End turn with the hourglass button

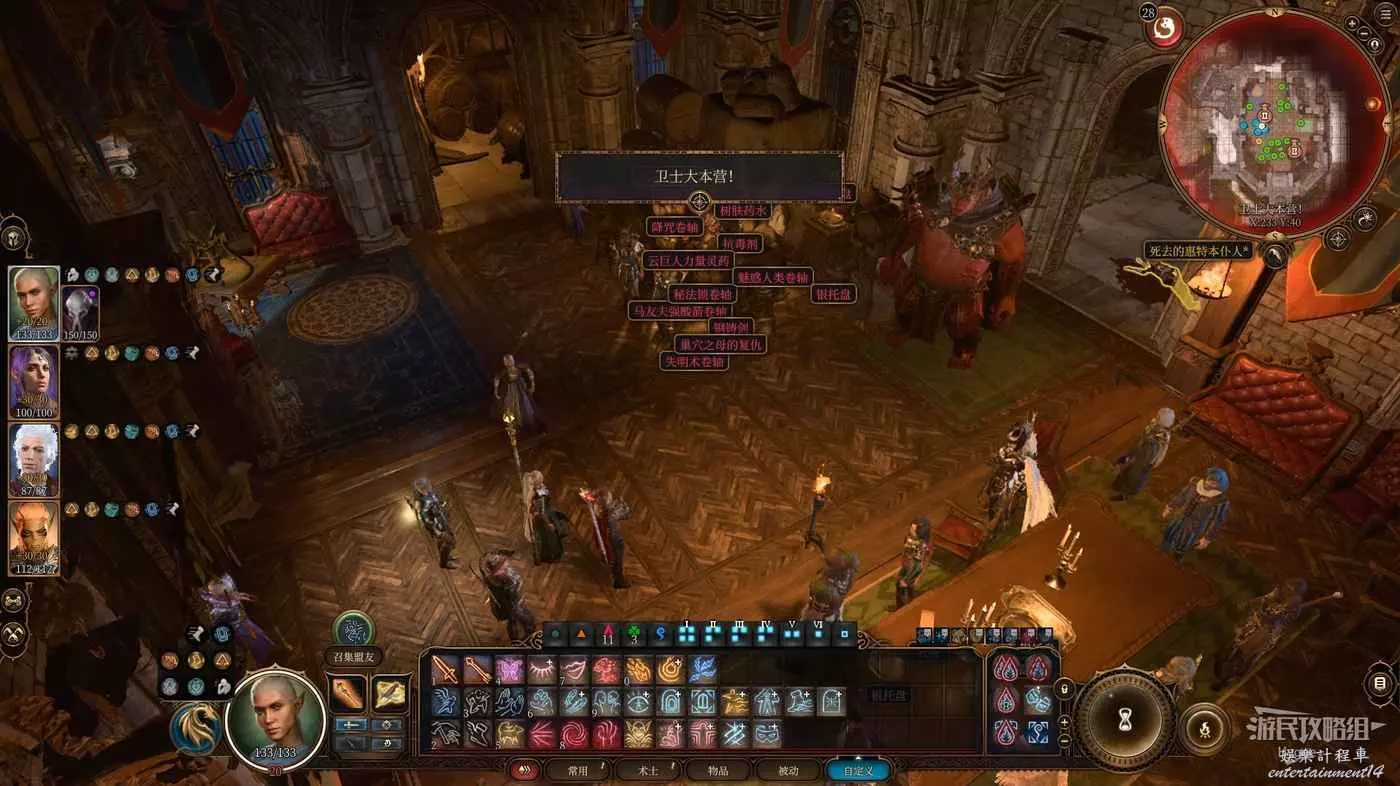coord(1124,720)
